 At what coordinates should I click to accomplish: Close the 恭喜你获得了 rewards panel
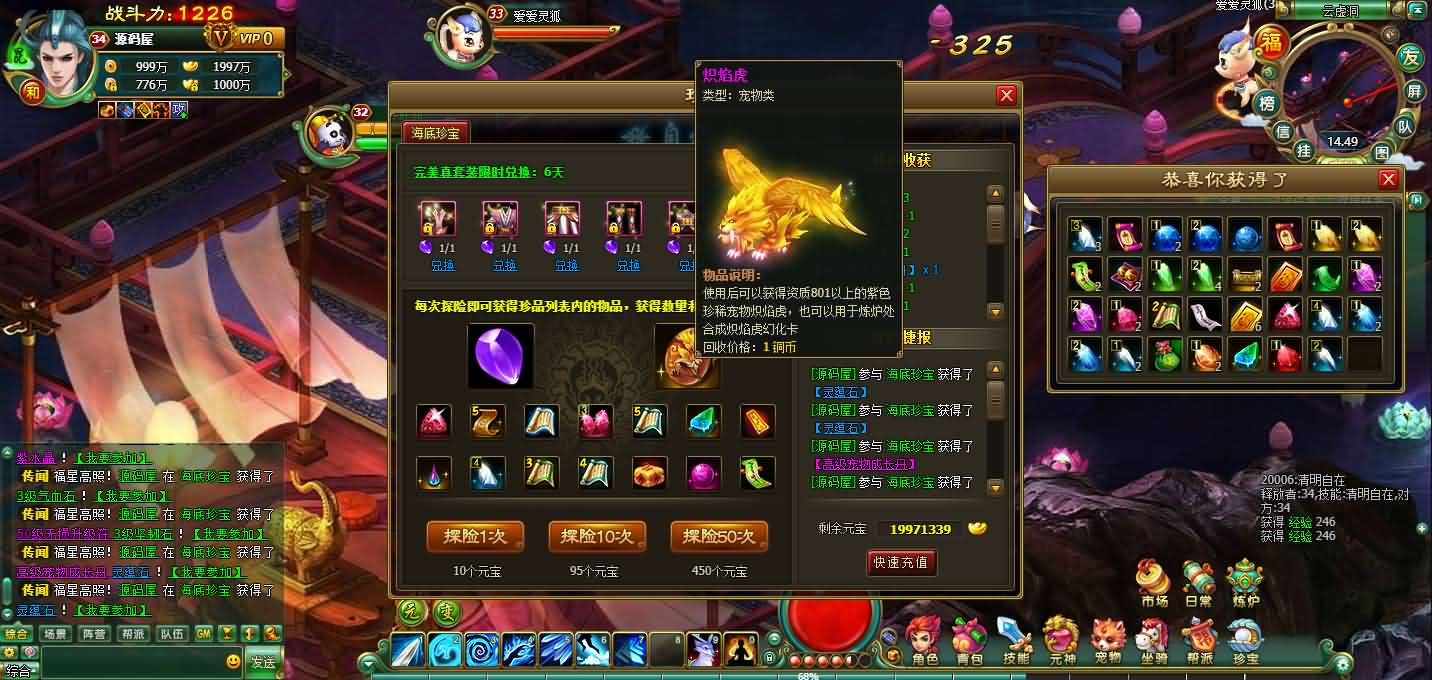(1387, 179)
